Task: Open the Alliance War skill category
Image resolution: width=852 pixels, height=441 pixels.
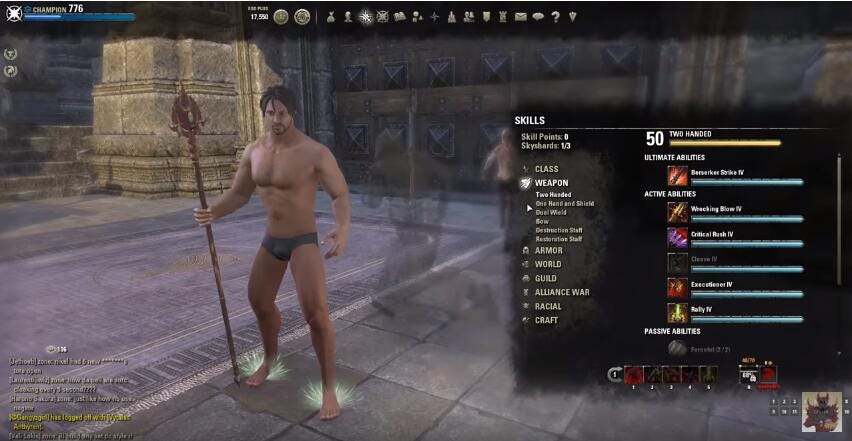Action: [561, 292]
